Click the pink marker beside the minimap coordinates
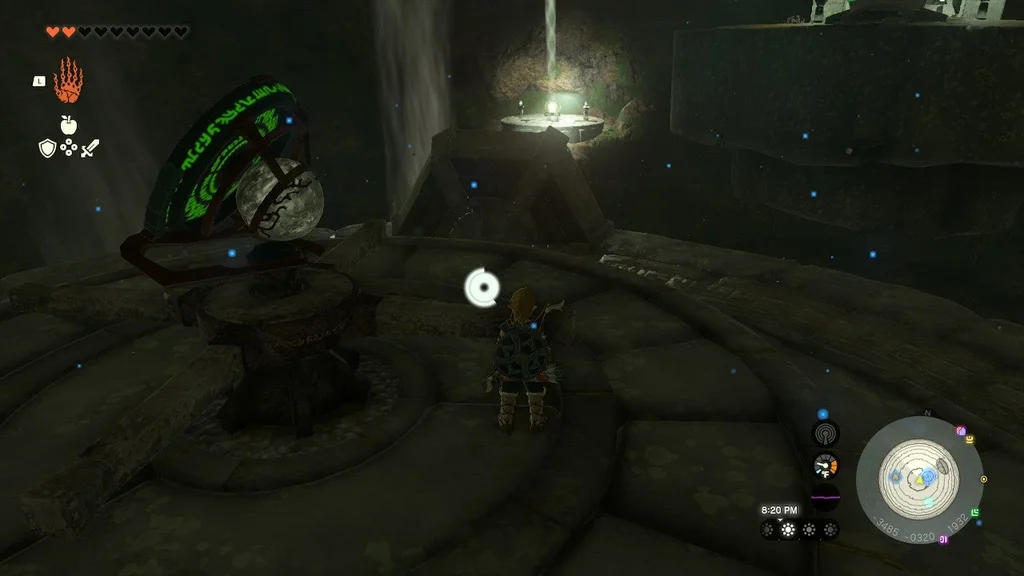 click(943, 540)
